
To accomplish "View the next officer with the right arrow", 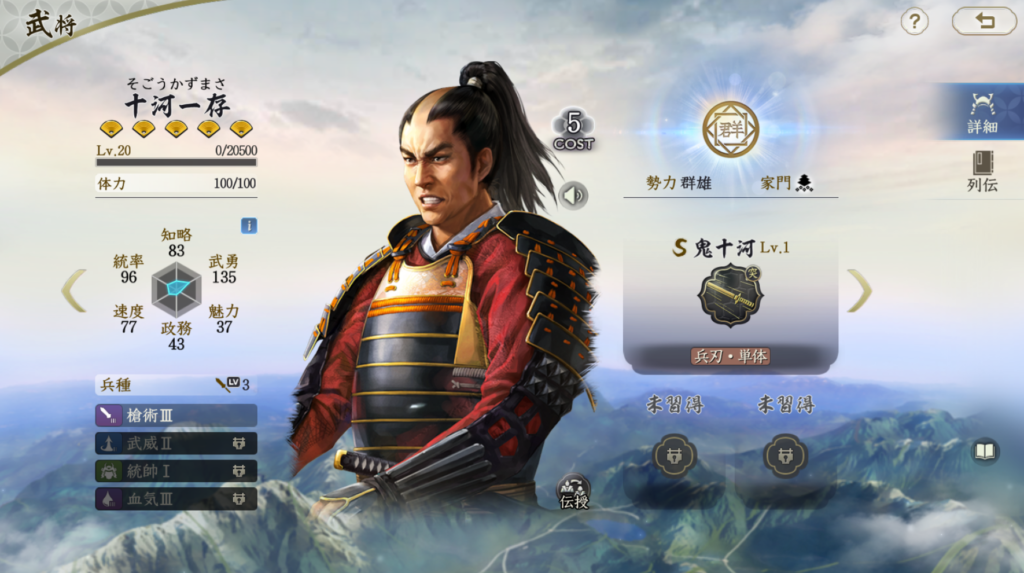I will 859,290.
